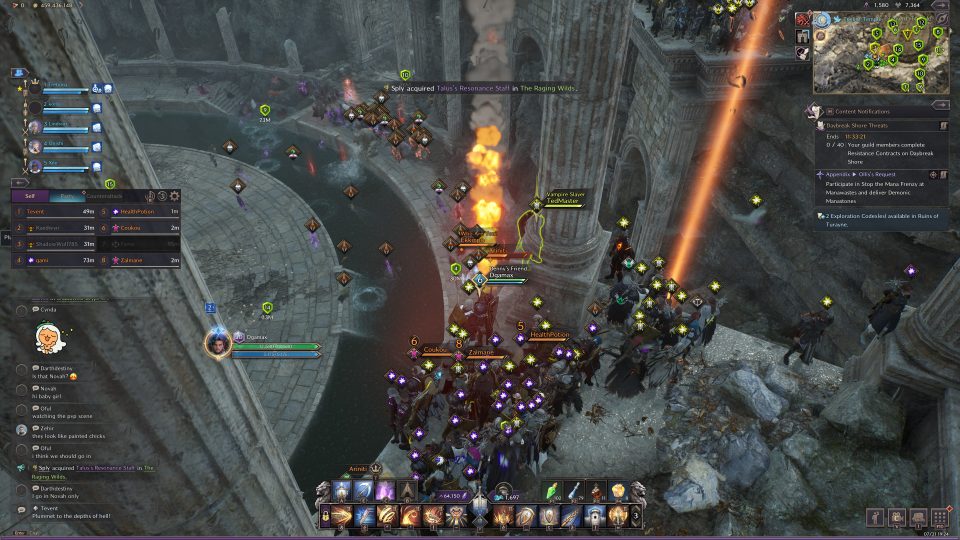
Task: Select the Self tab in tracker panel
Action: pyautogui.click(x=30, y=196)
